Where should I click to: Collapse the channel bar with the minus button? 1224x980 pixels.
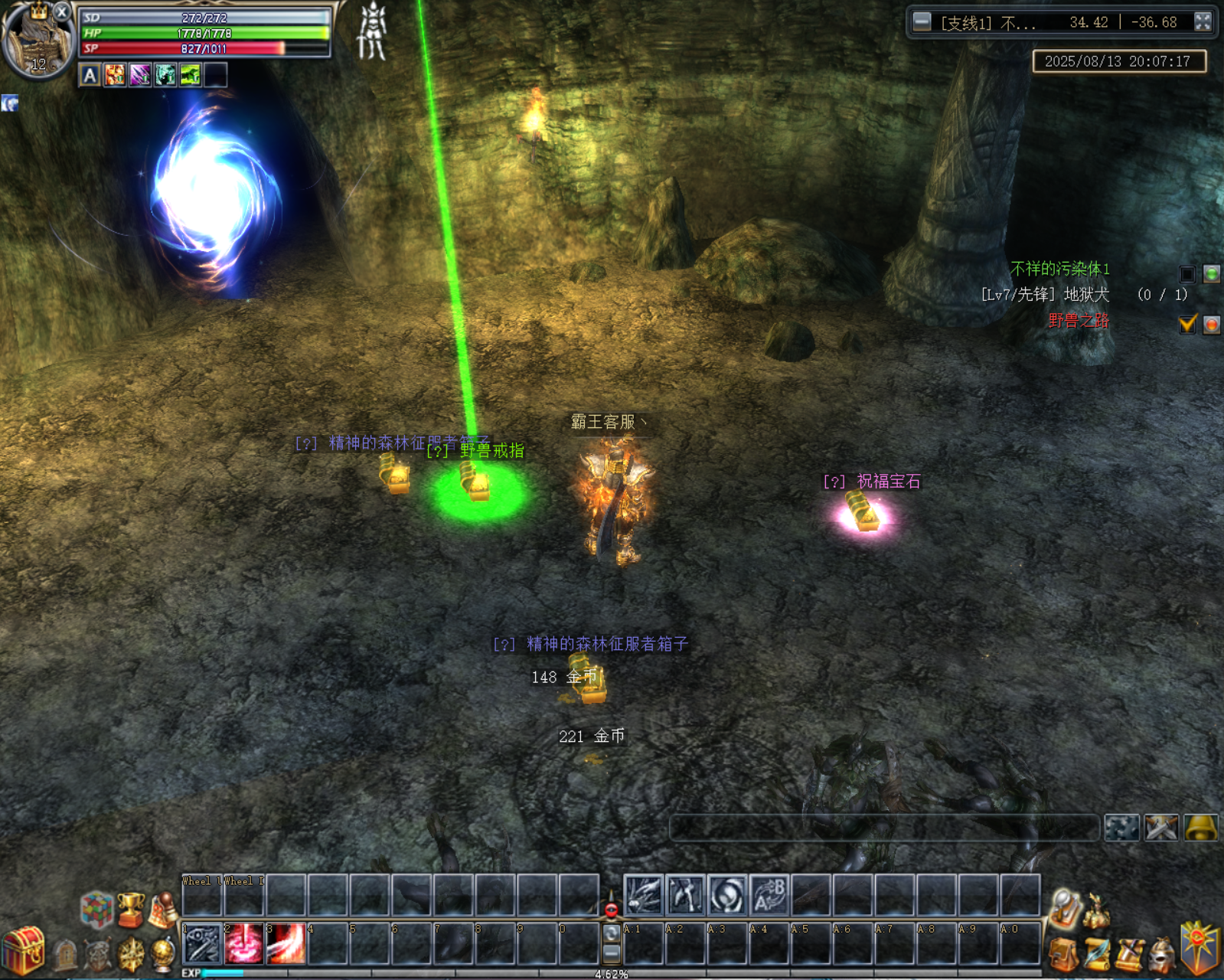pos(922,21)
